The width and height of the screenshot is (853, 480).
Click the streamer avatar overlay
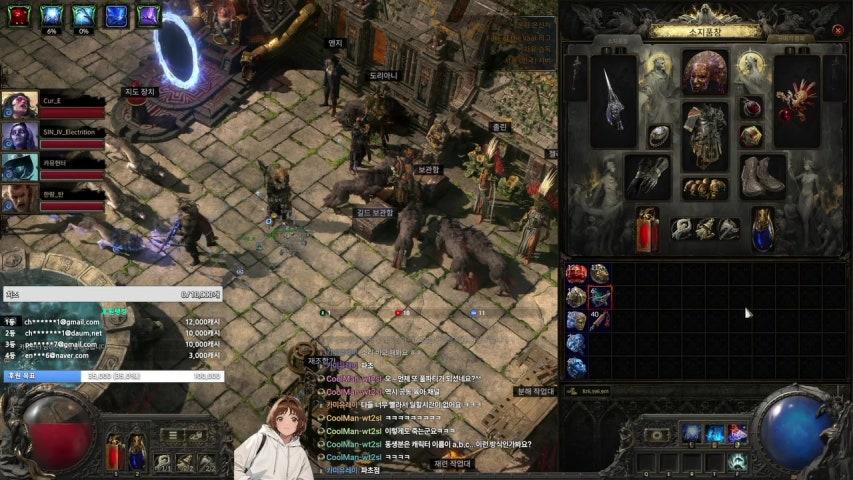pyautogui.click(x=273, y=440)
